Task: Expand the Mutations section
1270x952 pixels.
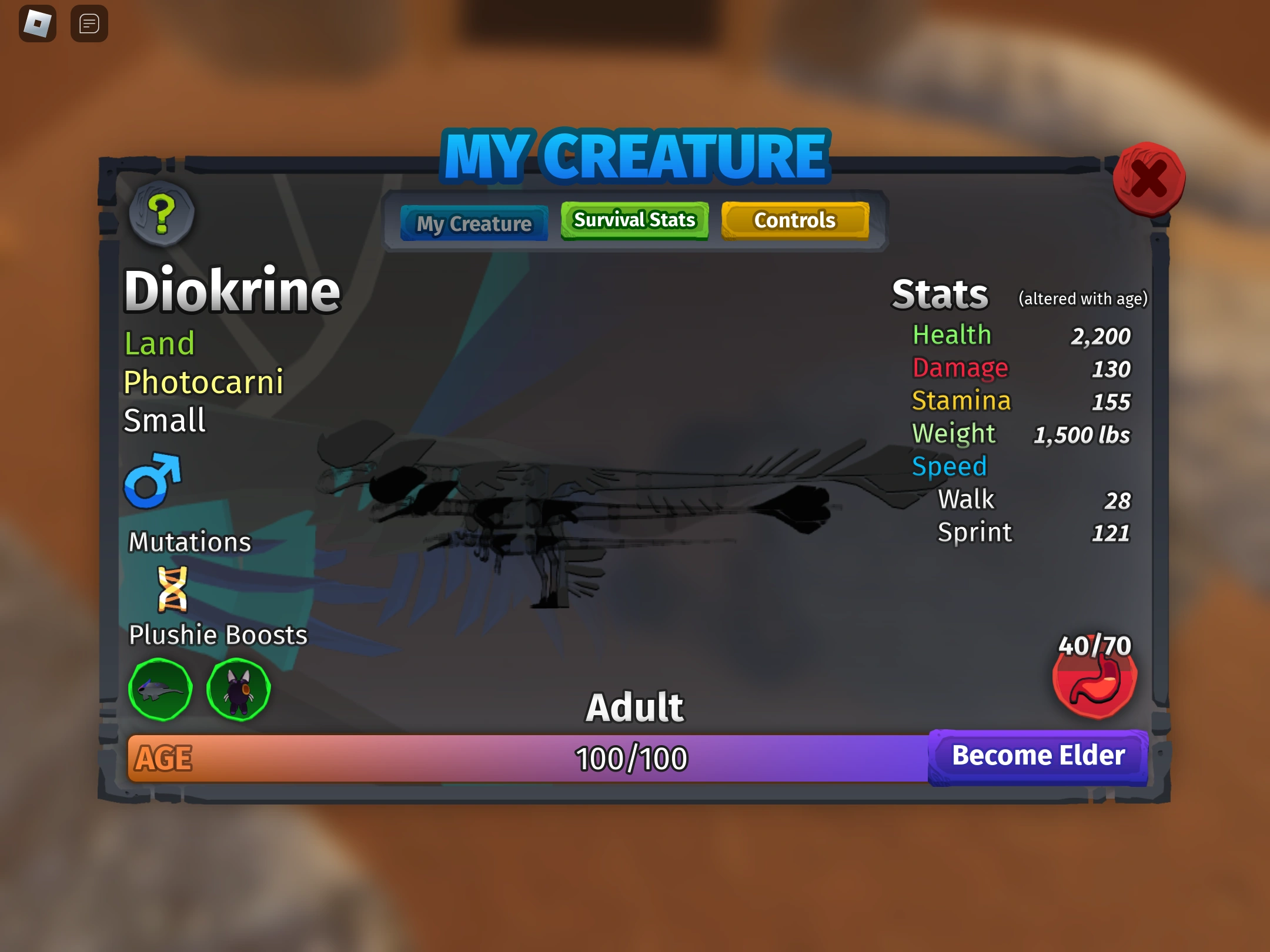Action: 189,542
